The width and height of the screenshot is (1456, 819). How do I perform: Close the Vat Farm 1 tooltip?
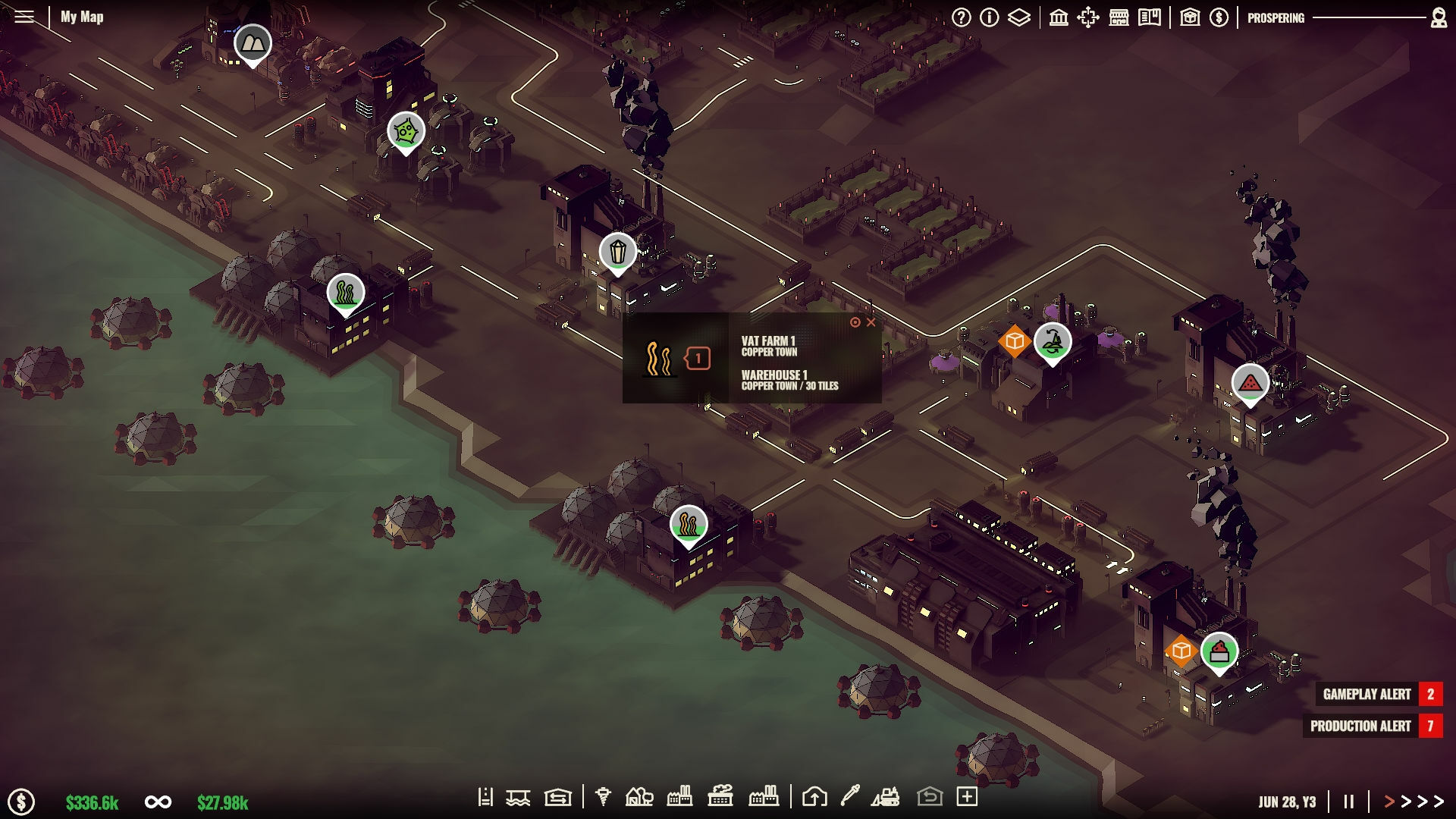pos(871,322)
